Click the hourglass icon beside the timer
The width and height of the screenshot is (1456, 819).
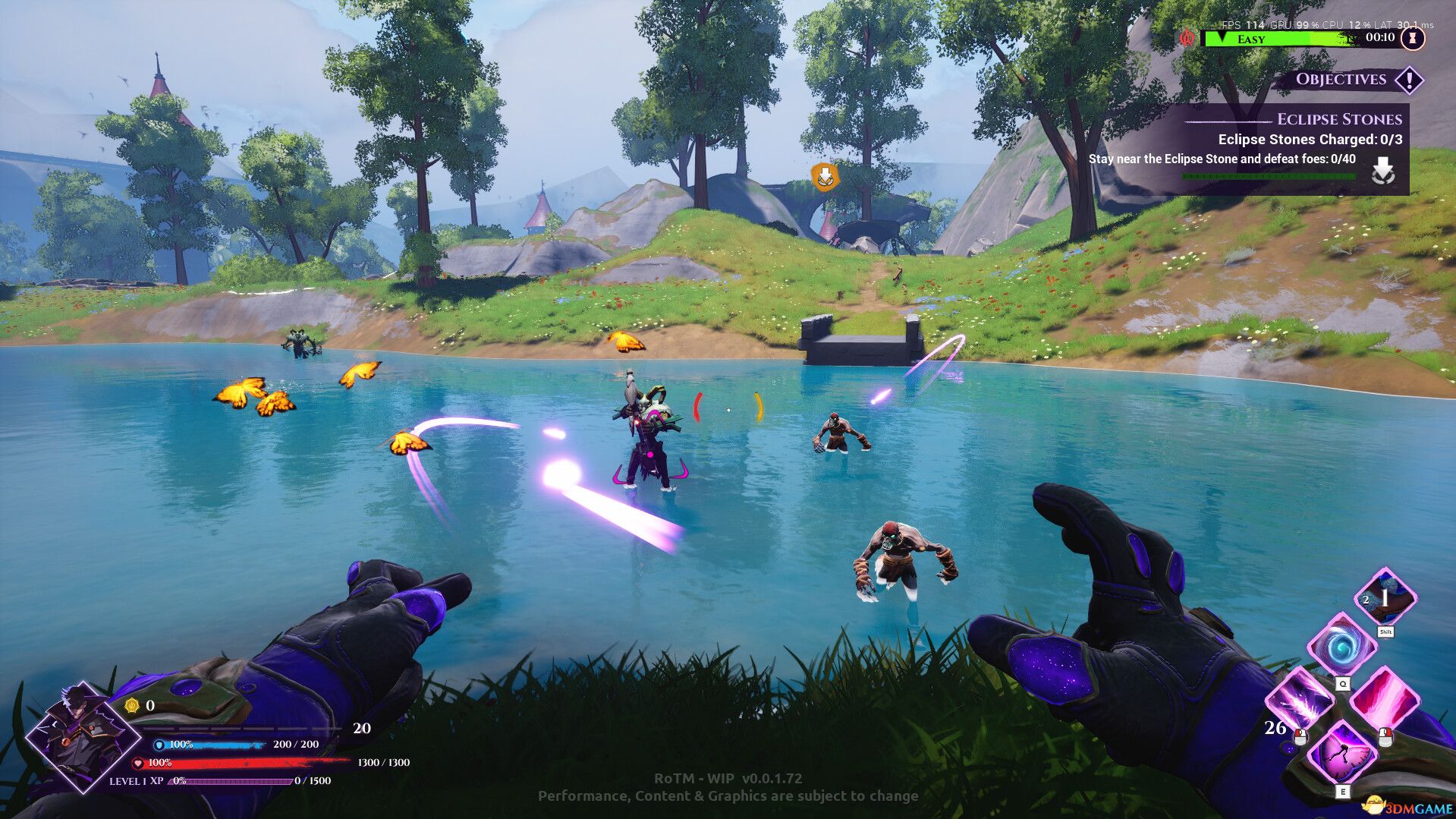(1412, 39)
